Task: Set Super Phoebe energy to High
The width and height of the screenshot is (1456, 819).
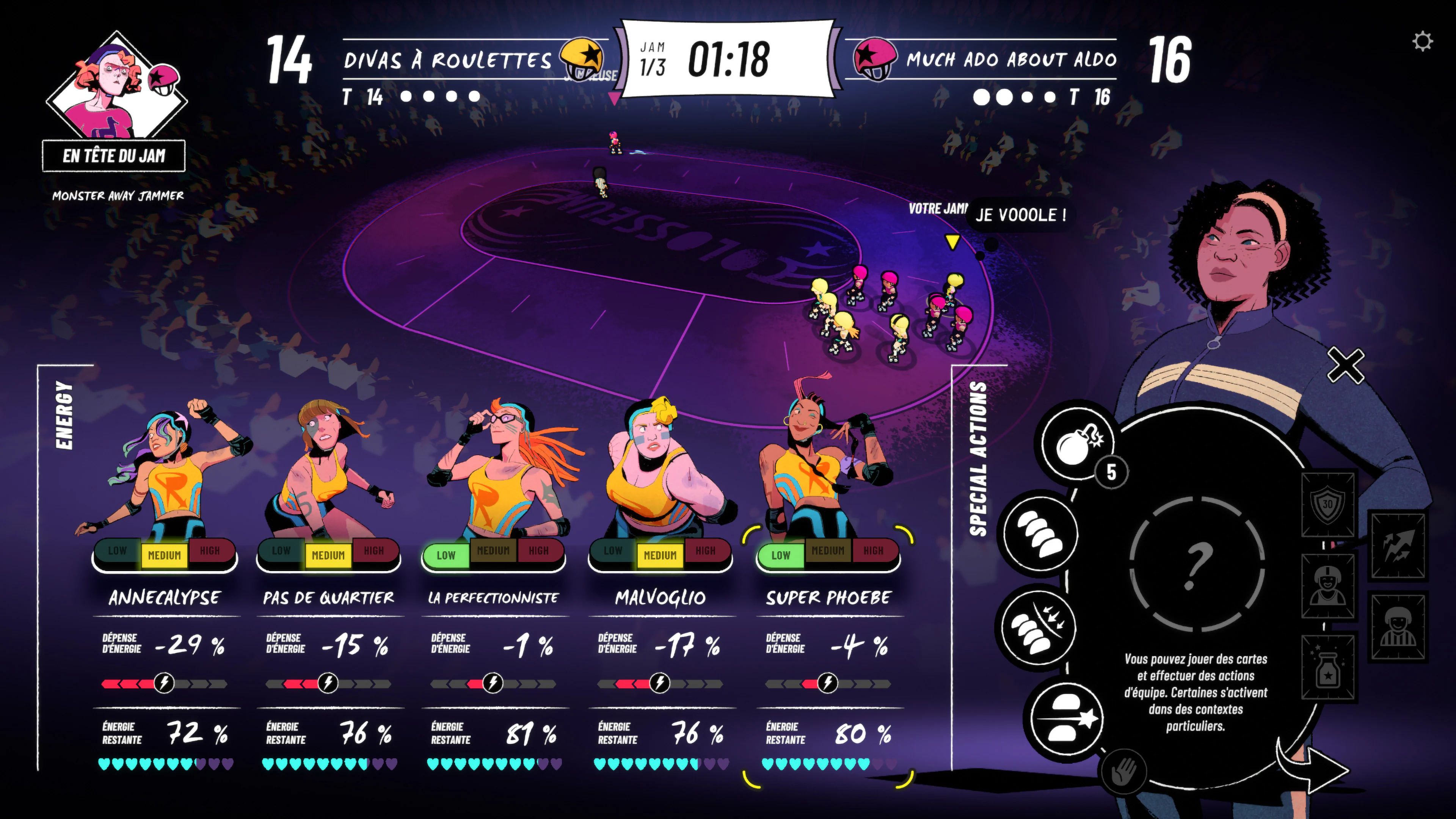Action: (x=873, y=551)
